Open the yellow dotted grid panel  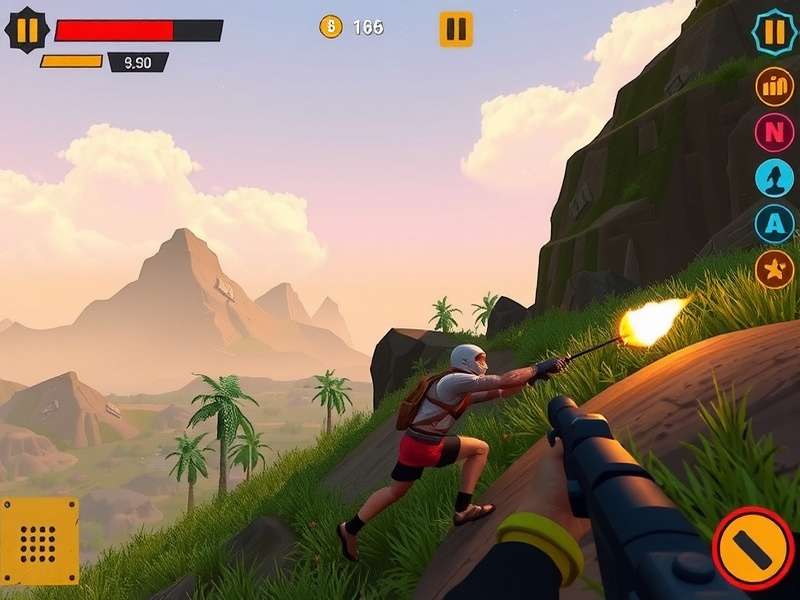[39, 541]
